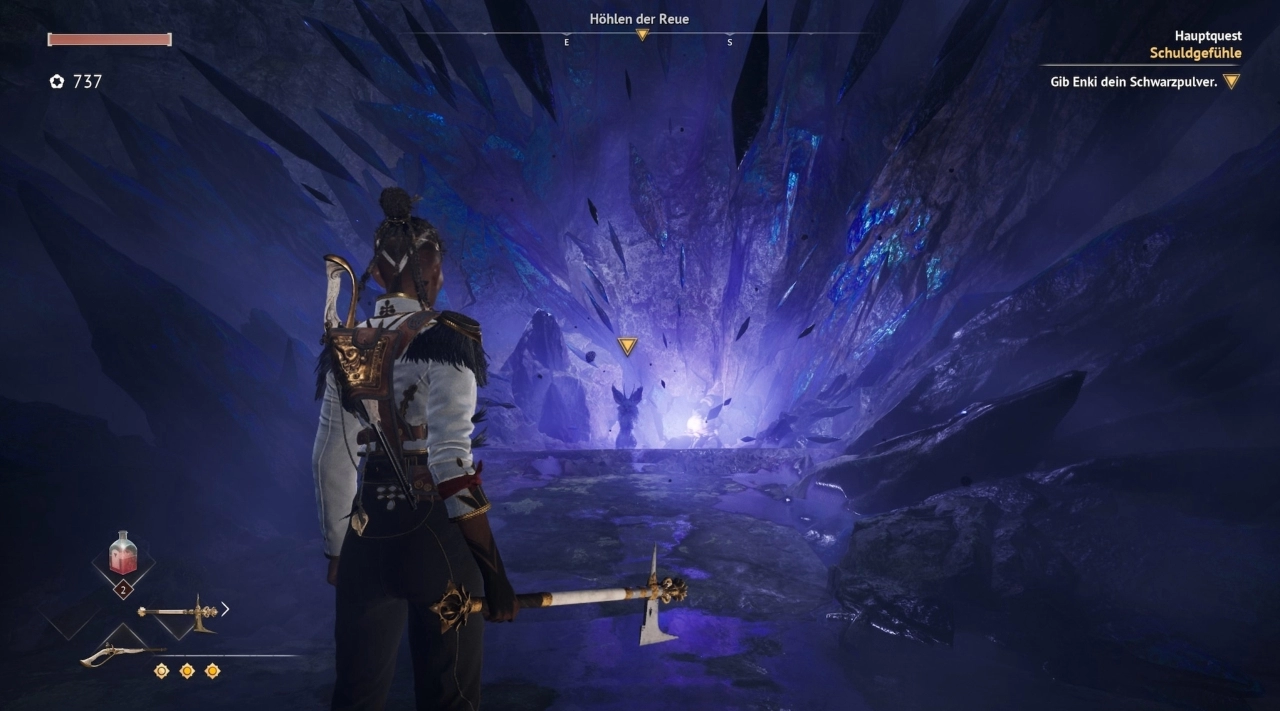Image resolution: width=1280 pixels, height=711 pixels.
Task: Select the reputation currency icon
Action: 57,82
